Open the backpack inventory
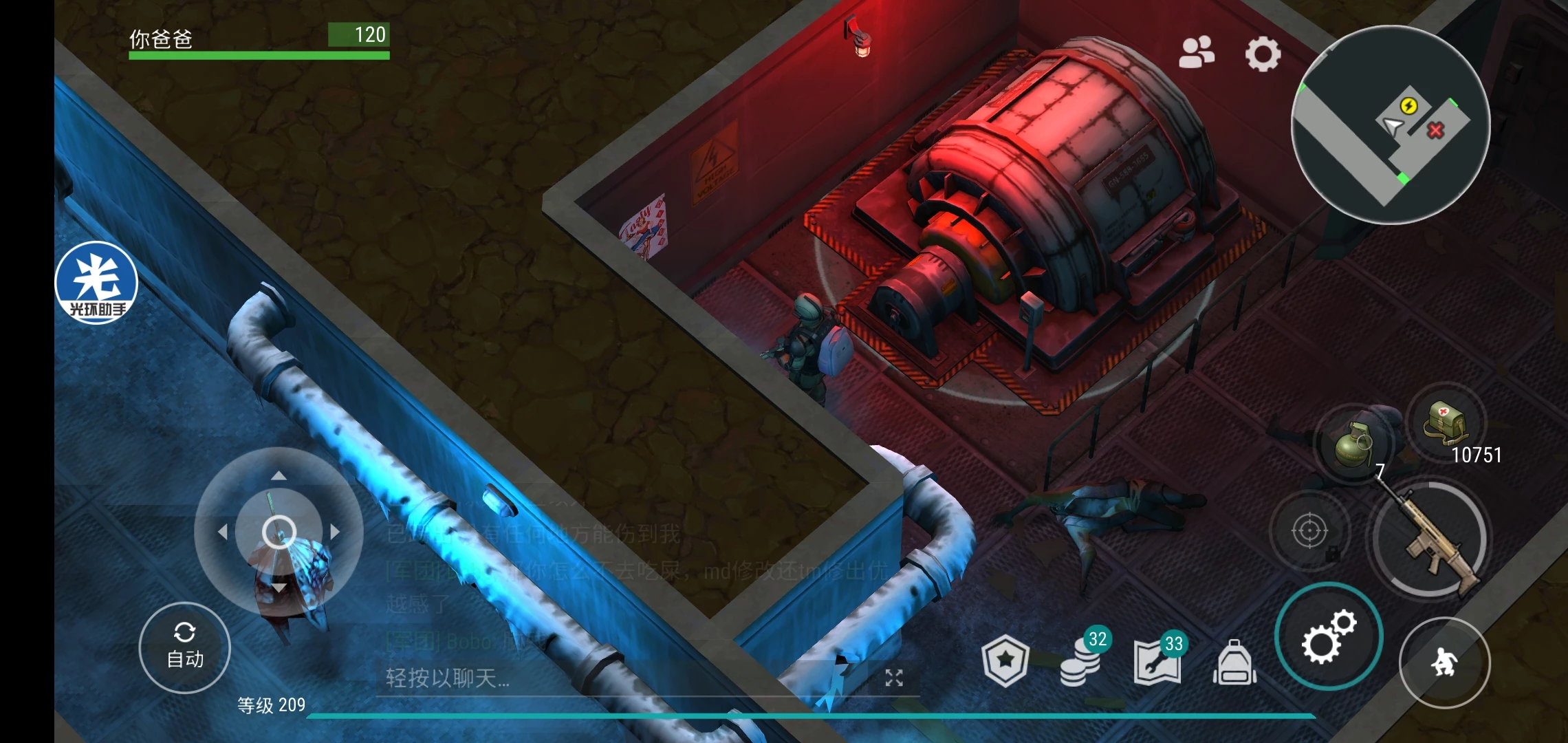1568x743 pixels. click(1235, 663)
